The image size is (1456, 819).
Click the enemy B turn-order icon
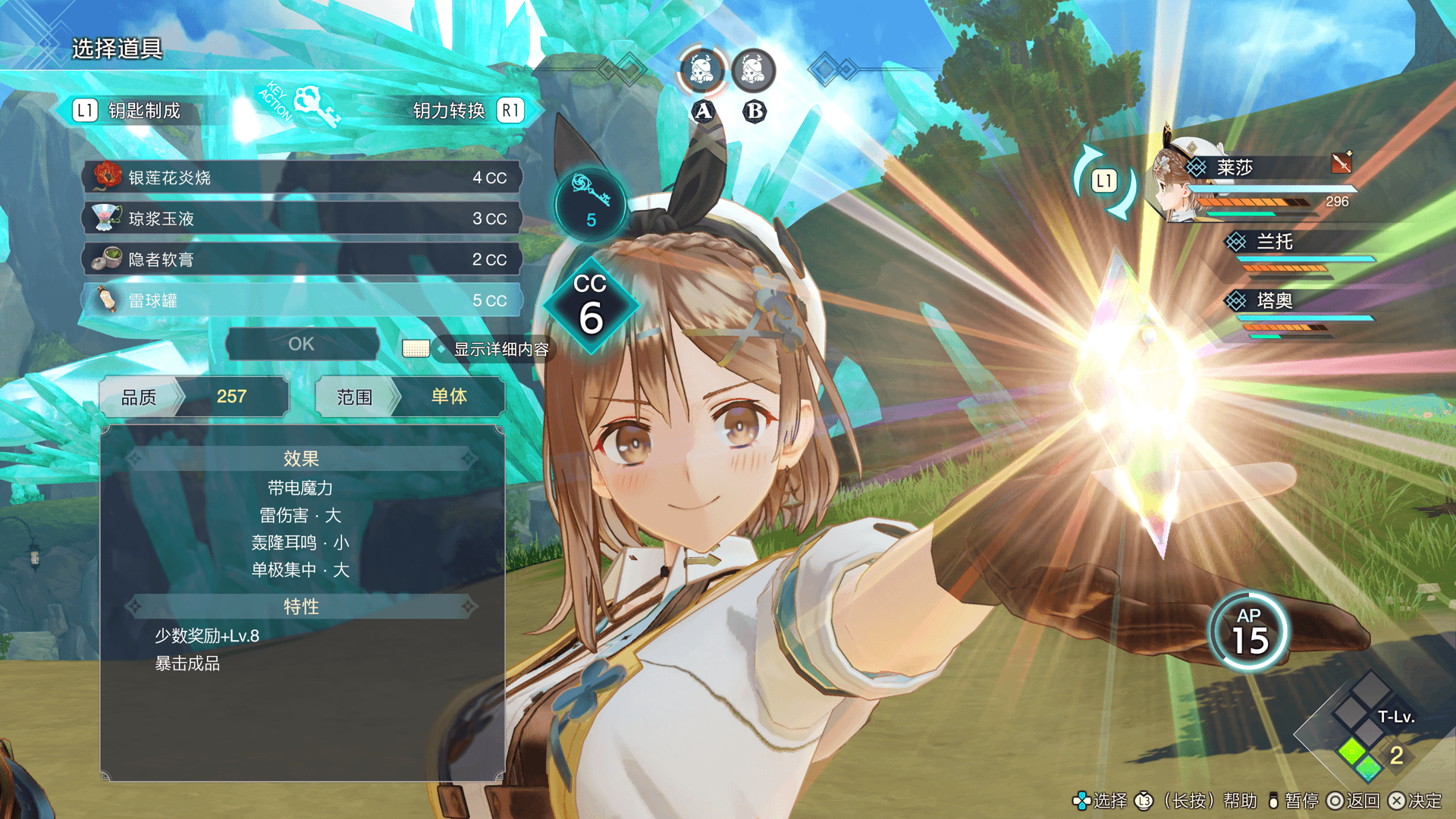(753, 71)
